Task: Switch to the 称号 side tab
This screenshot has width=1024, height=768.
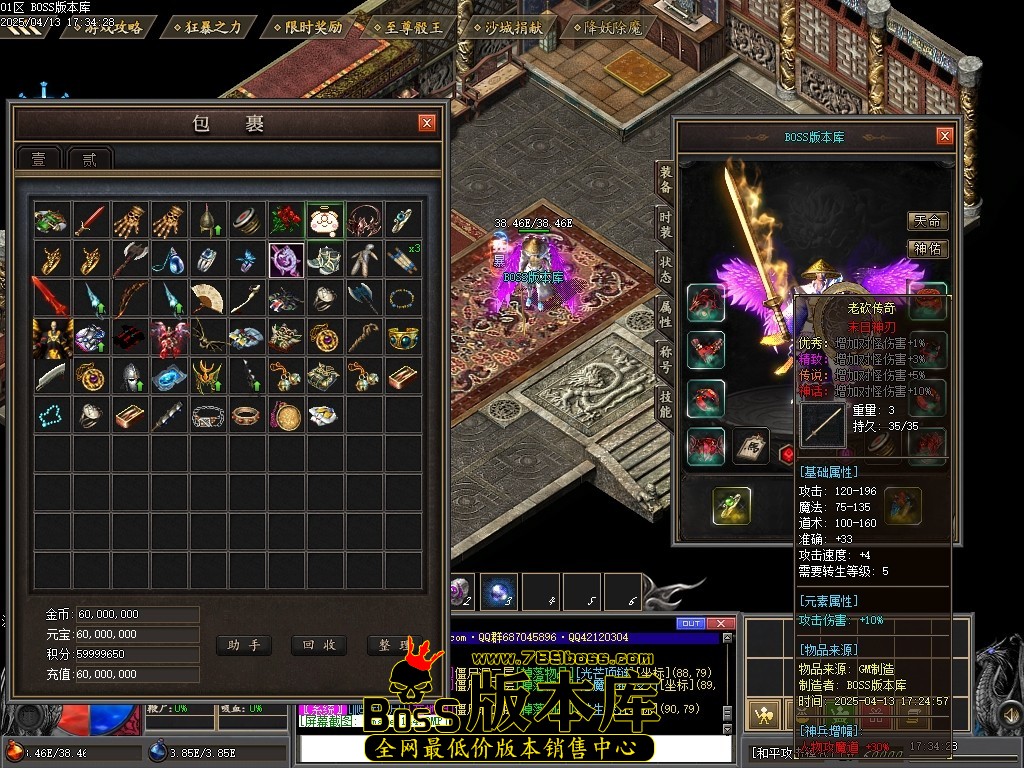Action: click(x=665, y=358)
